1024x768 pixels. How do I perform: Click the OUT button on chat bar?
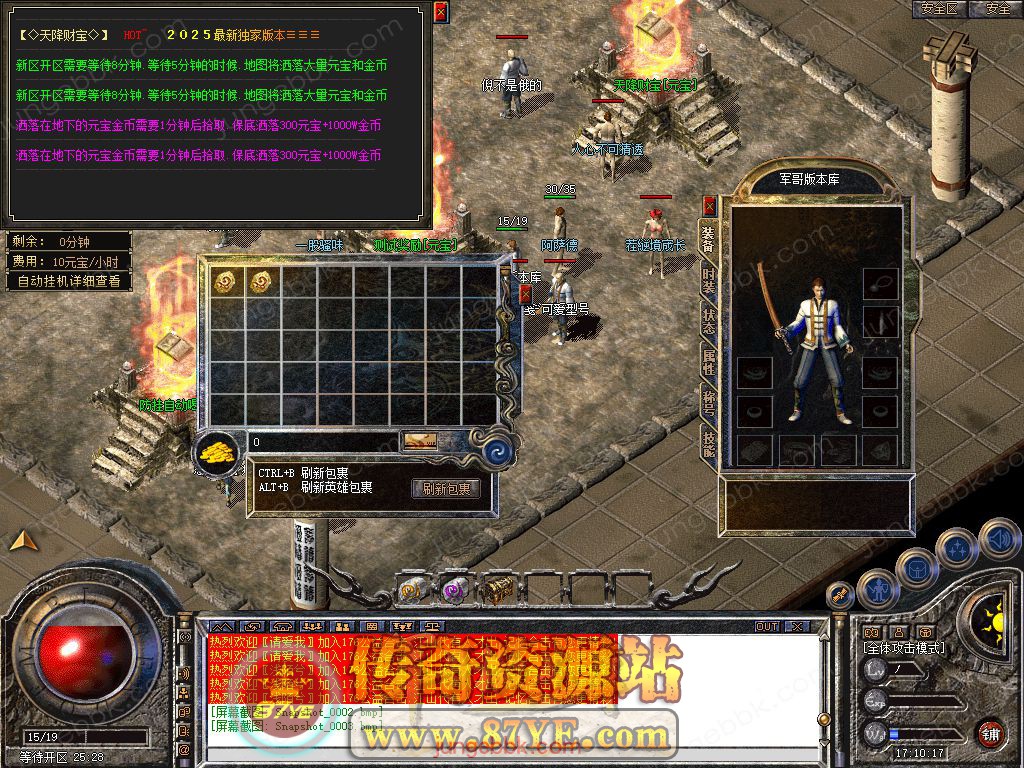pyautogui.click(x=767, y=627)
